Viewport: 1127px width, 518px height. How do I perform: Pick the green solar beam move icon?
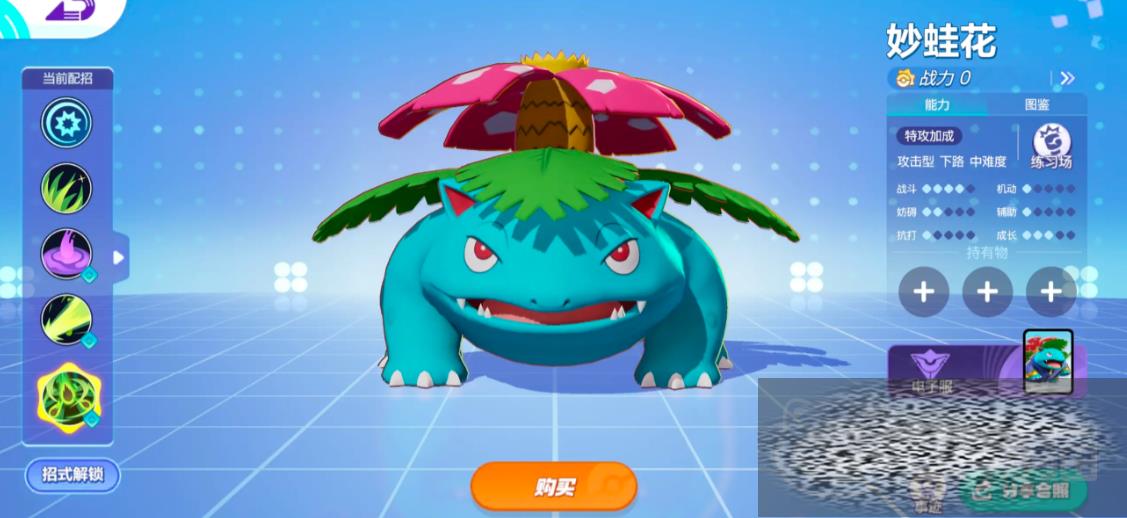pyautogui.click(x=66, y=318)
